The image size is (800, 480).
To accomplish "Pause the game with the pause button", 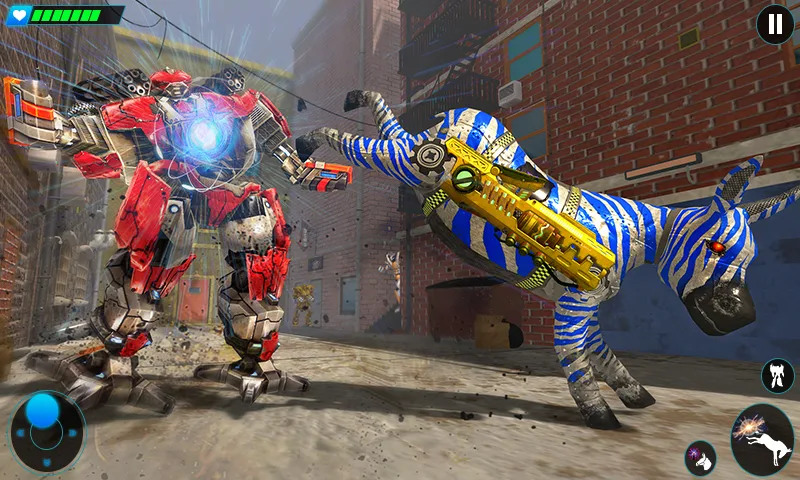I will [774, 24].
